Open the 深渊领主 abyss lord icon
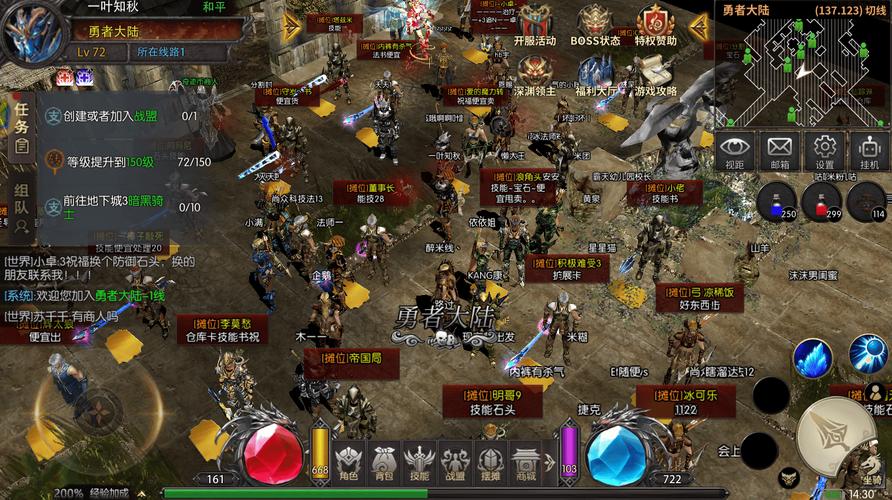 click(x=534, y=74)
